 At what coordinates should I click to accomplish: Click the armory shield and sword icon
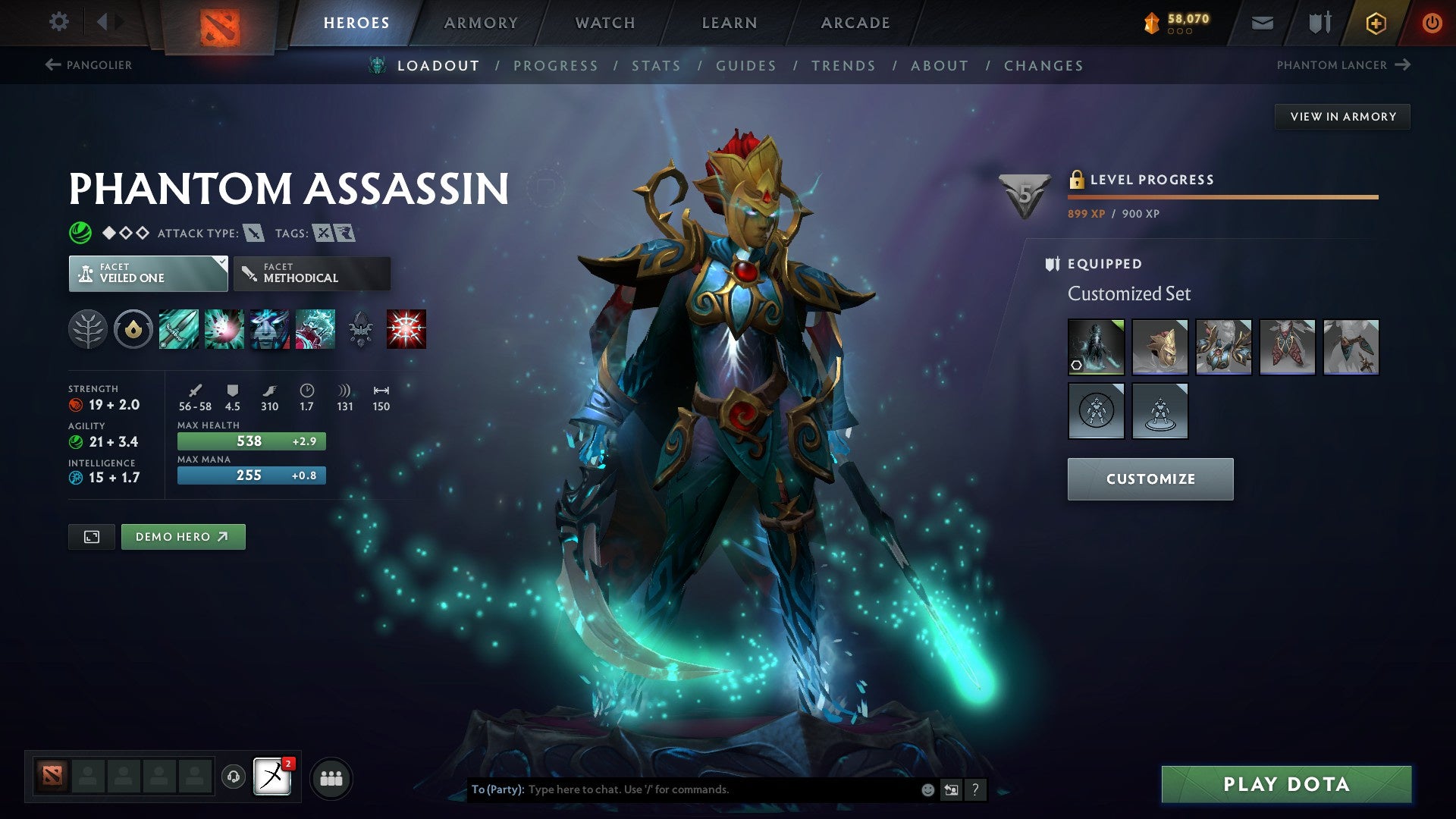(x=1319, y=23)
